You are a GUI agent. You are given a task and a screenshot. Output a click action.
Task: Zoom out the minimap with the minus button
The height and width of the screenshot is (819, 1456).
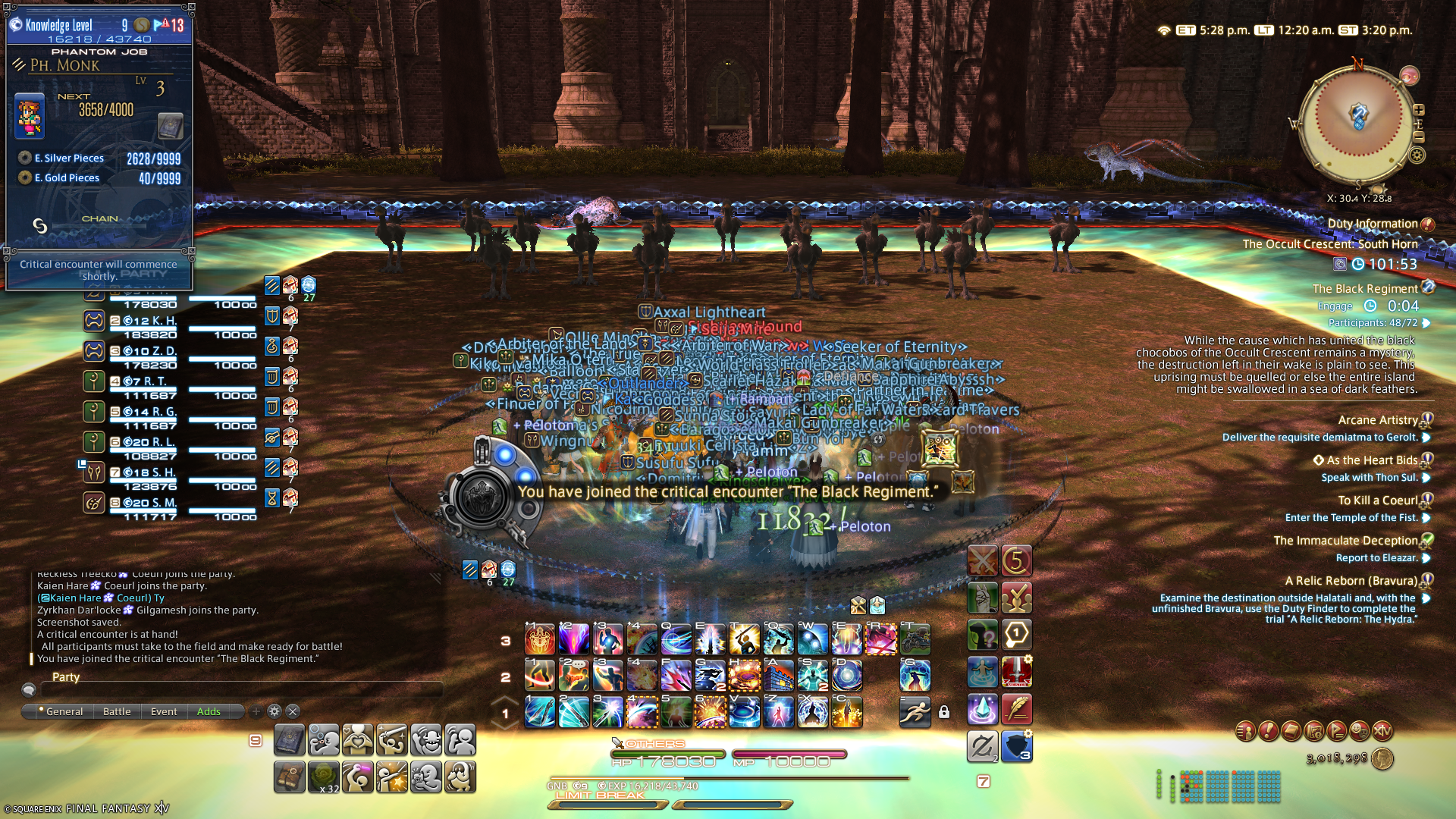pos(1419,137)
